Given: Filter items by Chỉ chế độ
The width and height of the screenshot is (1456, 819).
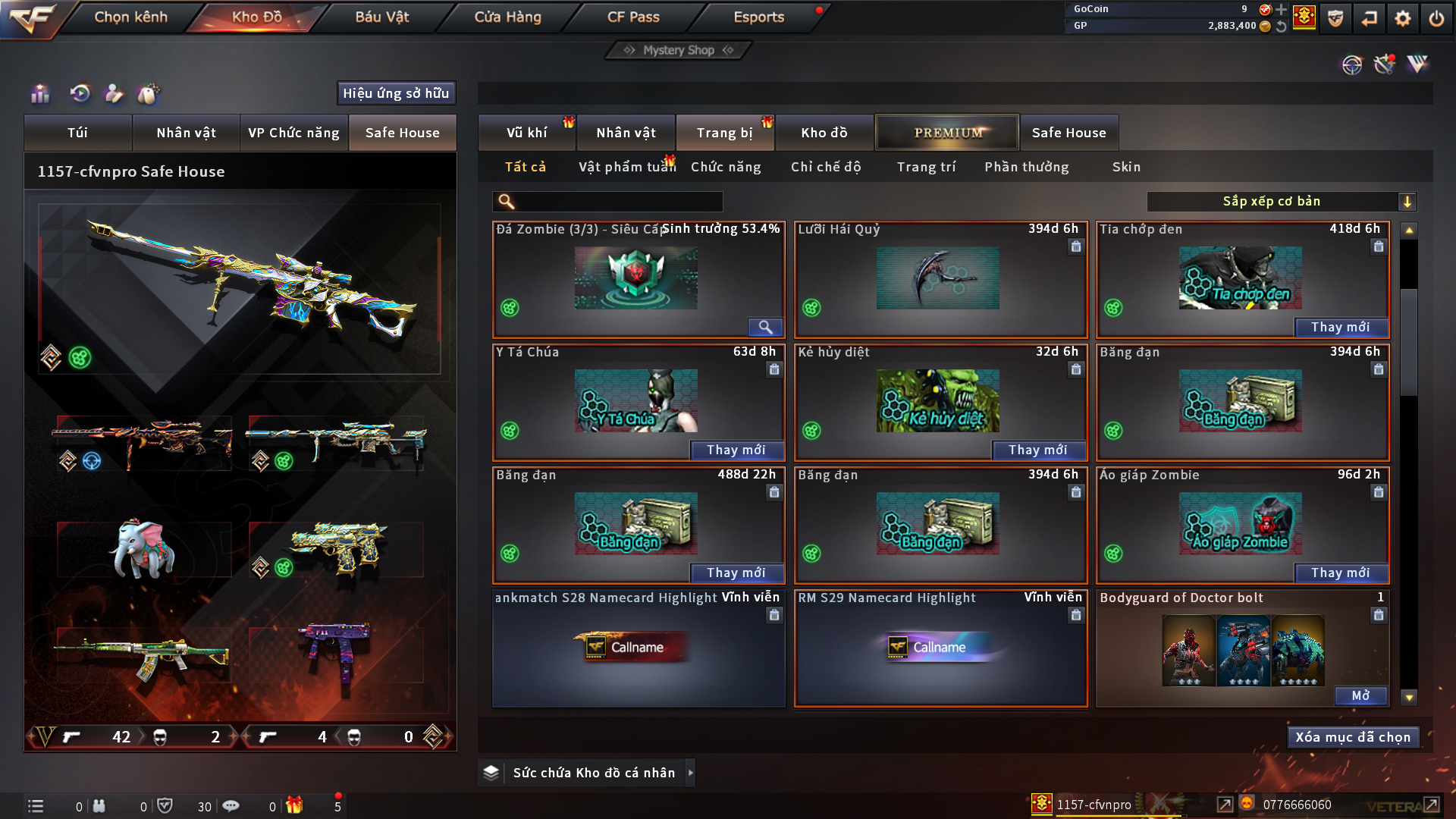Looking at the screenshot, I should pyautogui.click(x=826, y=167).
